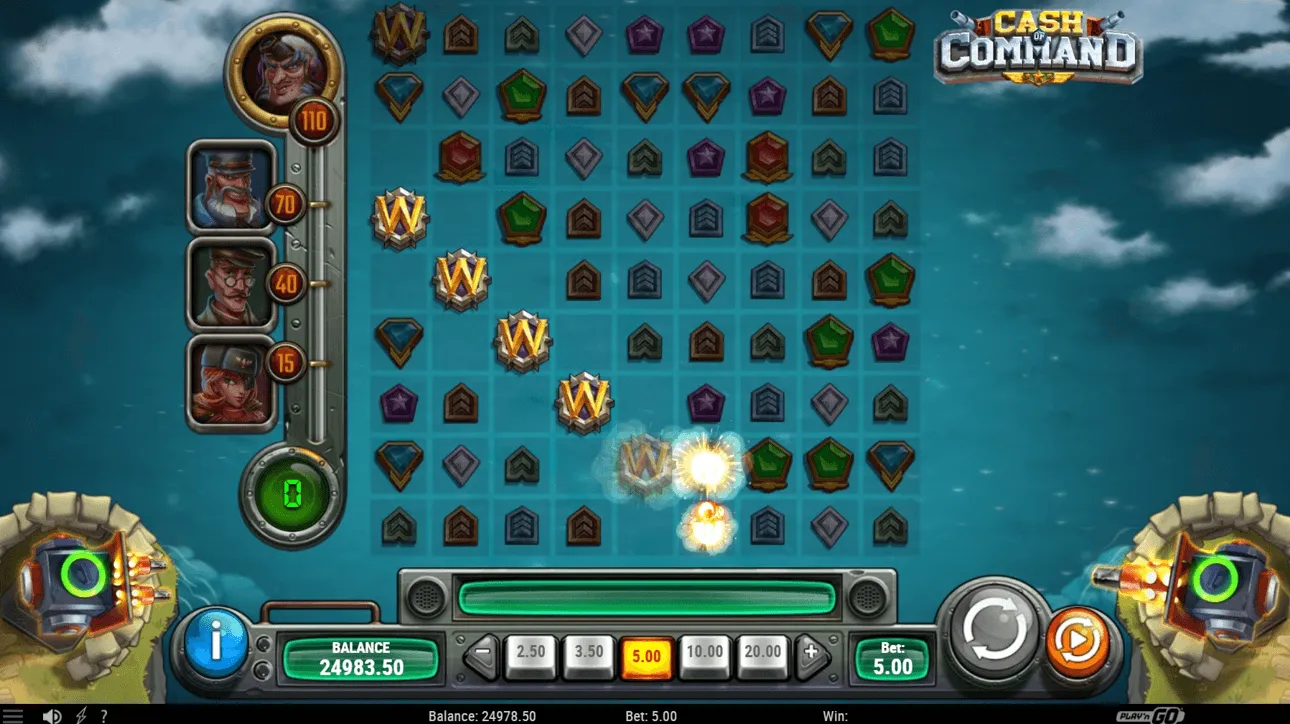The image size is (1290, 724).
Task: Toggle fast play lightning icon
Action: (x=80, y=714)
